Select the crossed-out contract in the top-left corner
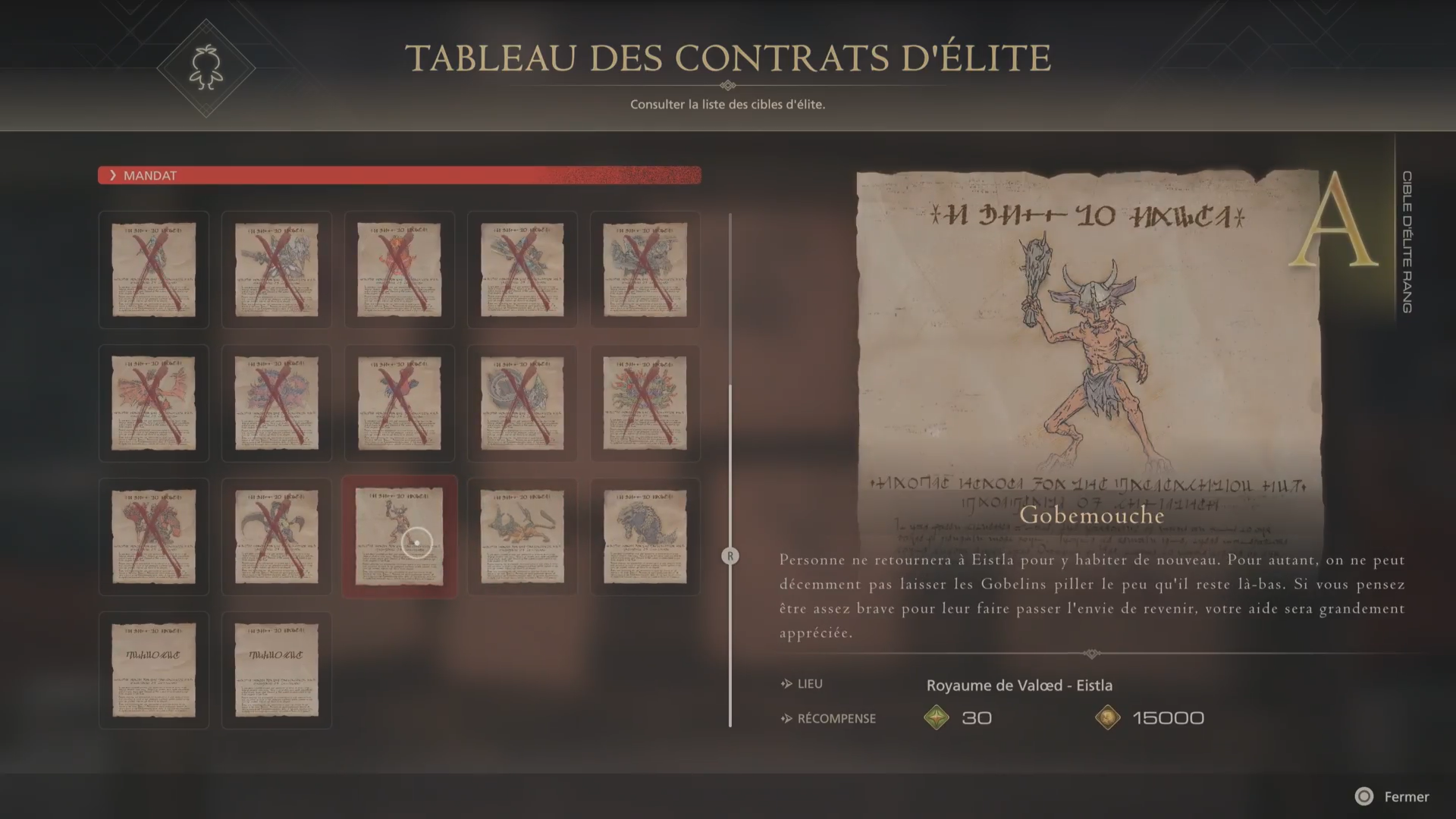The image size is (1456, 819). coord(153,269)
